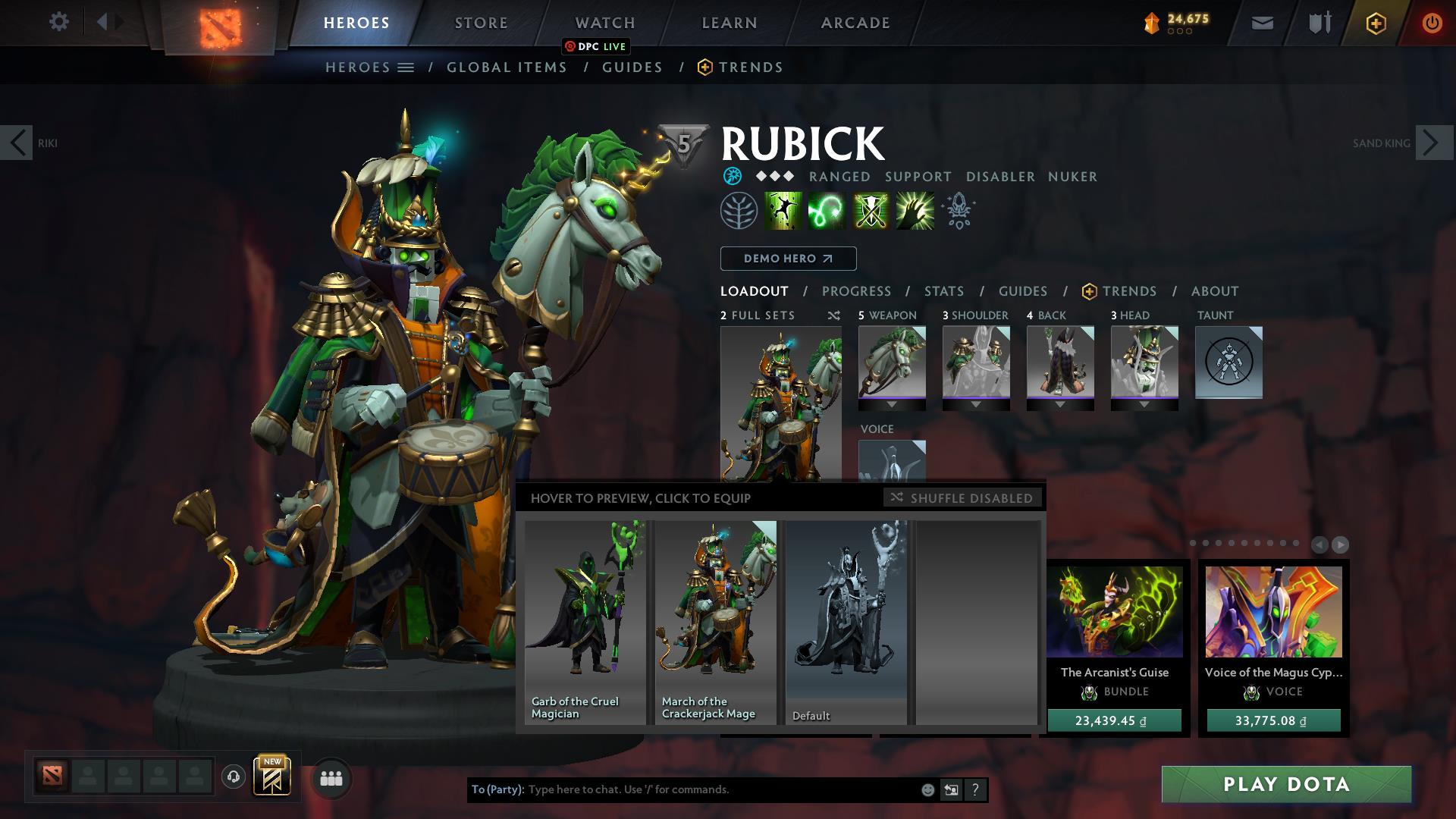Switch to the Progress tab

pos(856,291)
